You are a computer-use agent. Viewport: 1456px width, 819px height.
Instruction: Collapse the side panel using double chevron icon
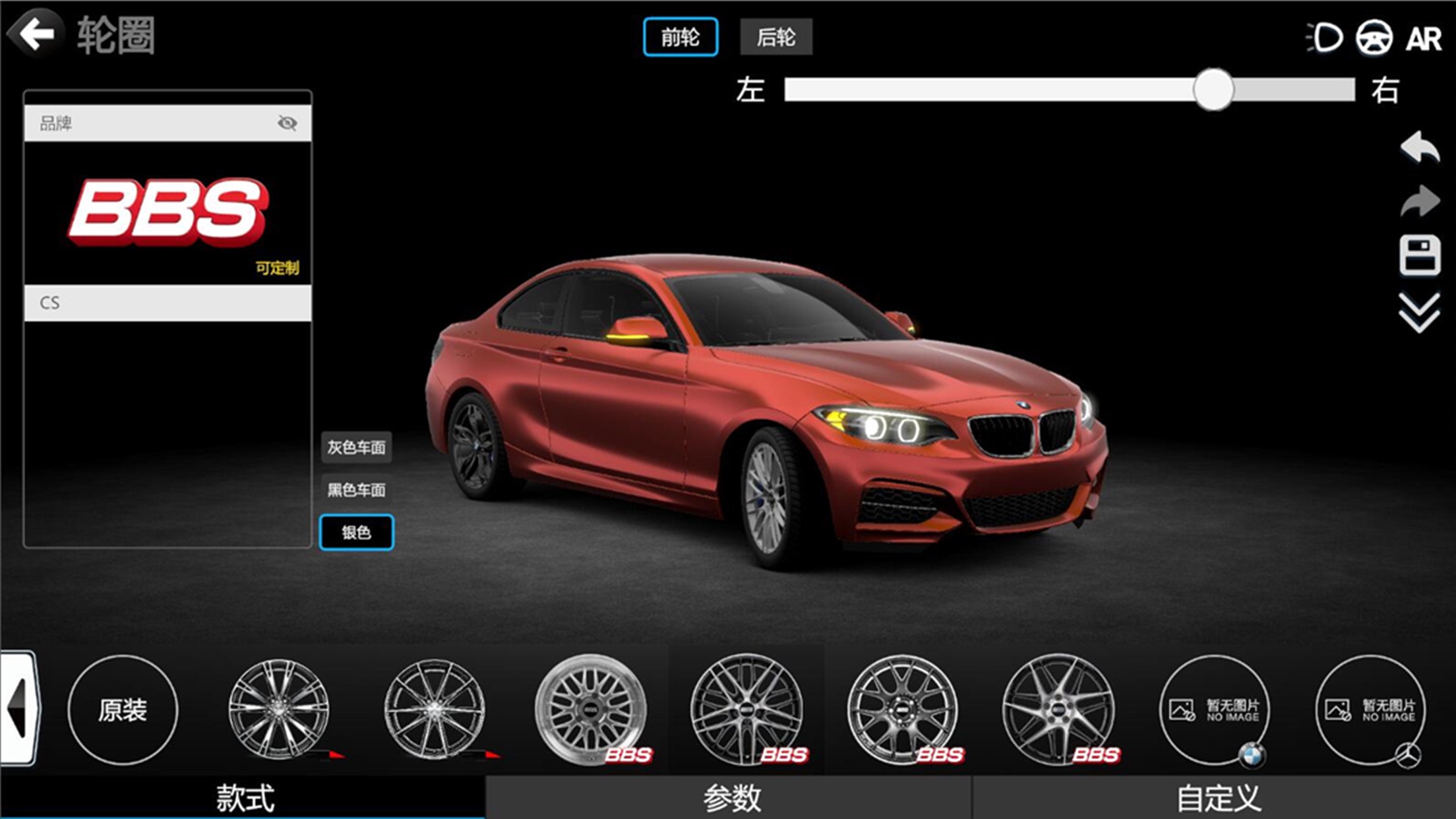pos(1419,311)
